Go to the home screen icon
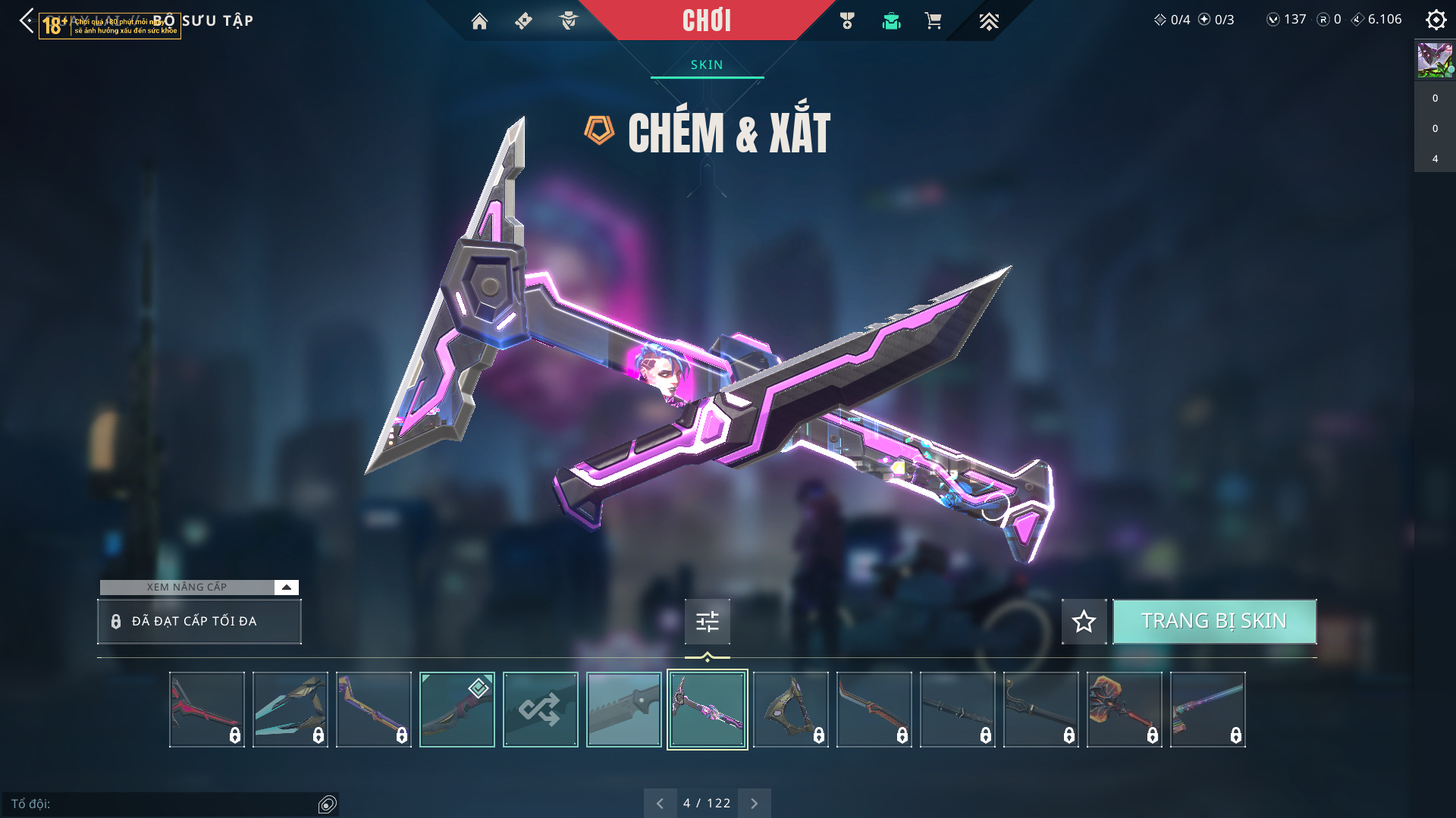The height and width of the screenshot is (818, 1456). [479, 21]
